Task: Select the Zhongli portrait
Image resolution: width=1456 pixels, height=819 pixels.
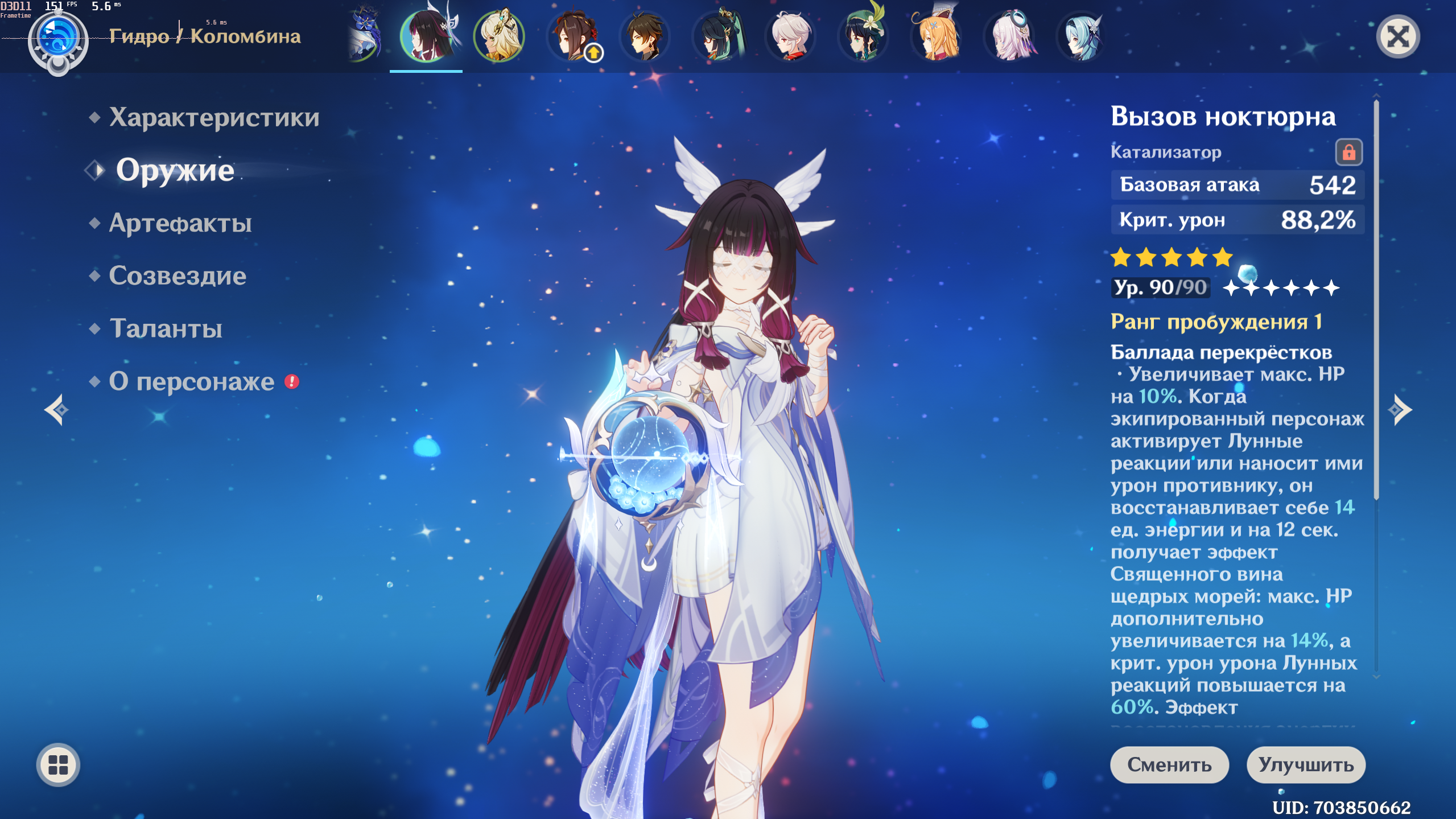Action: [x=645, y=36]
